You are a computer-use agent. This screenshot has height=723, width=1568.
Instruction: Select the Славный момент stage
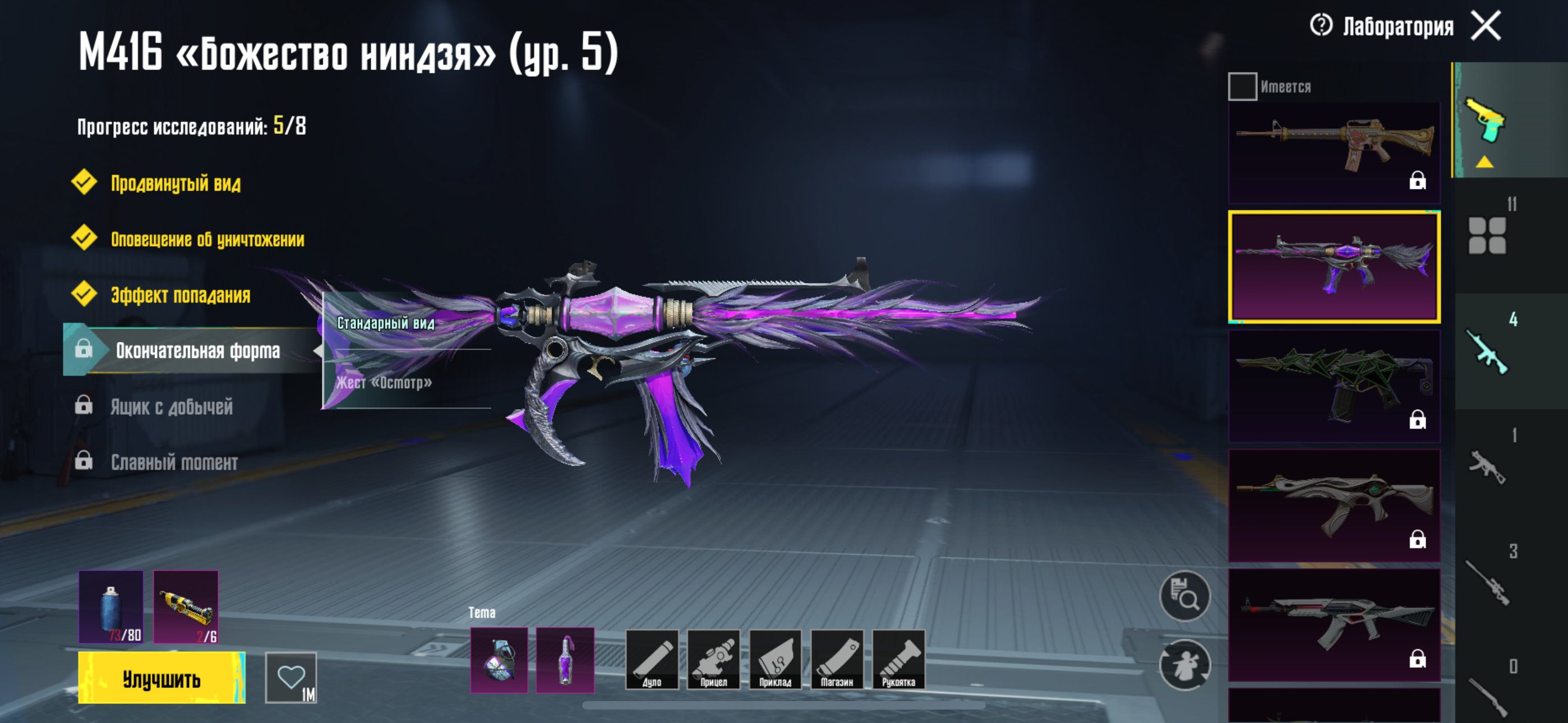point(174,462)
